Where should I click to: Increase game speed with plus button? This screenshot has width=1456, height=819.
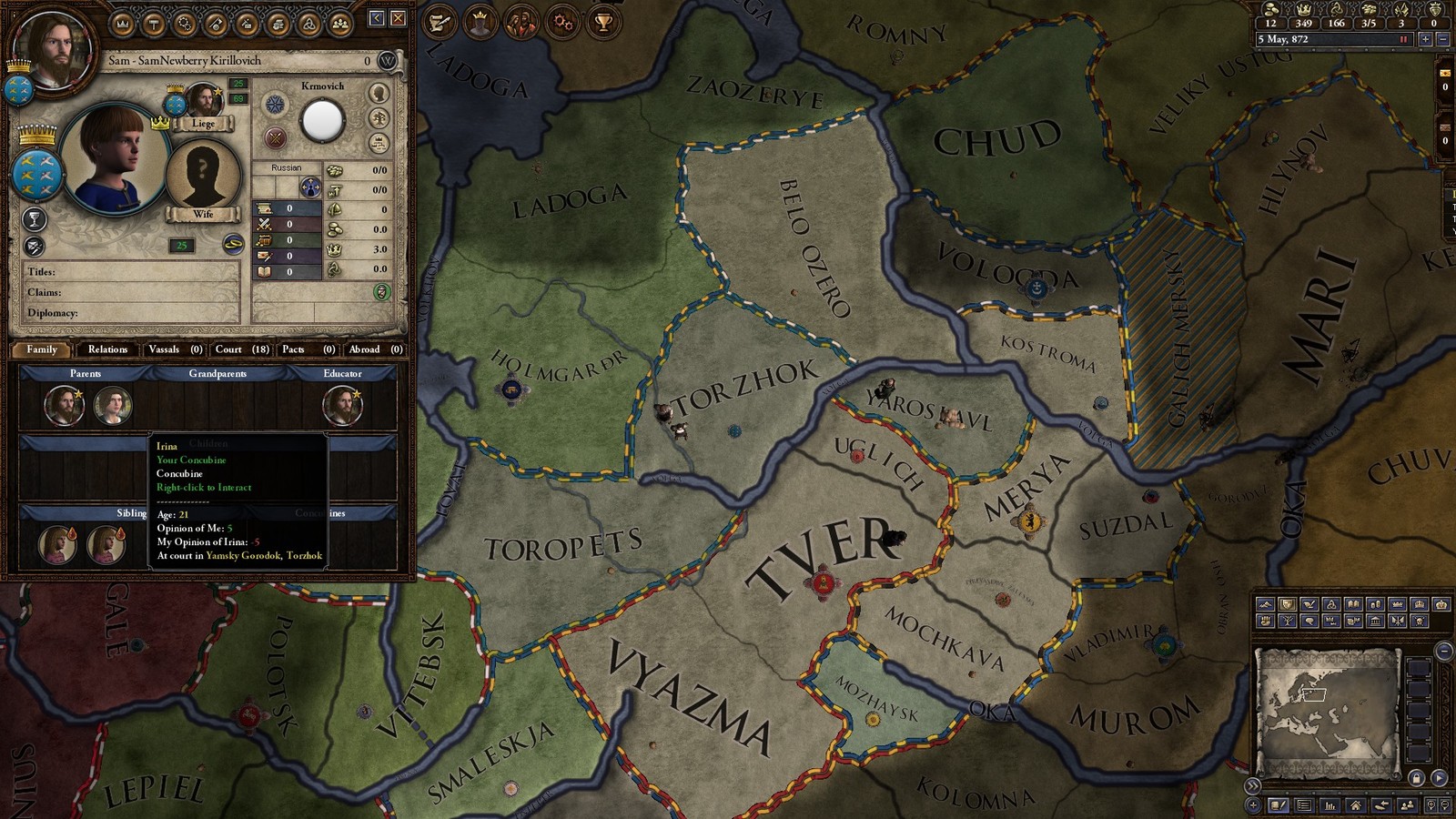1426,39
